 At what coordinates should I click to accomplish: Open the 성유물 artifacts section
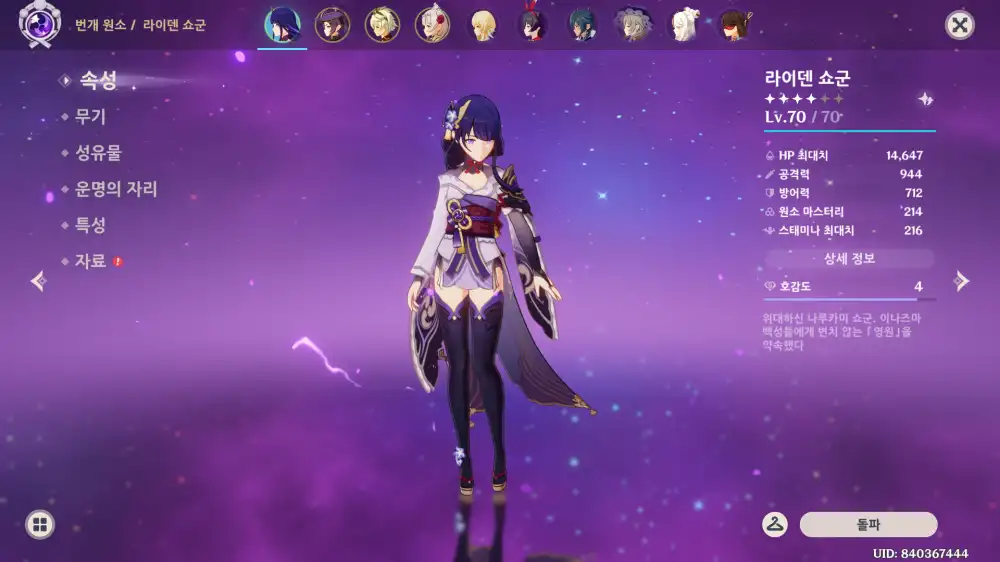pos(98,153)
